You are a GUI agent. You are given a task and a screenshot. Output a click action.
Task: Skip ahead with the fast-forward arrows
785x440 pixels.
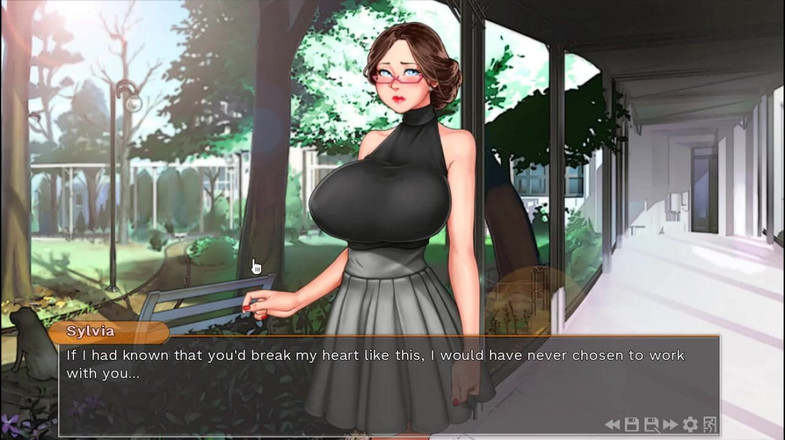[x=670, y=424]
